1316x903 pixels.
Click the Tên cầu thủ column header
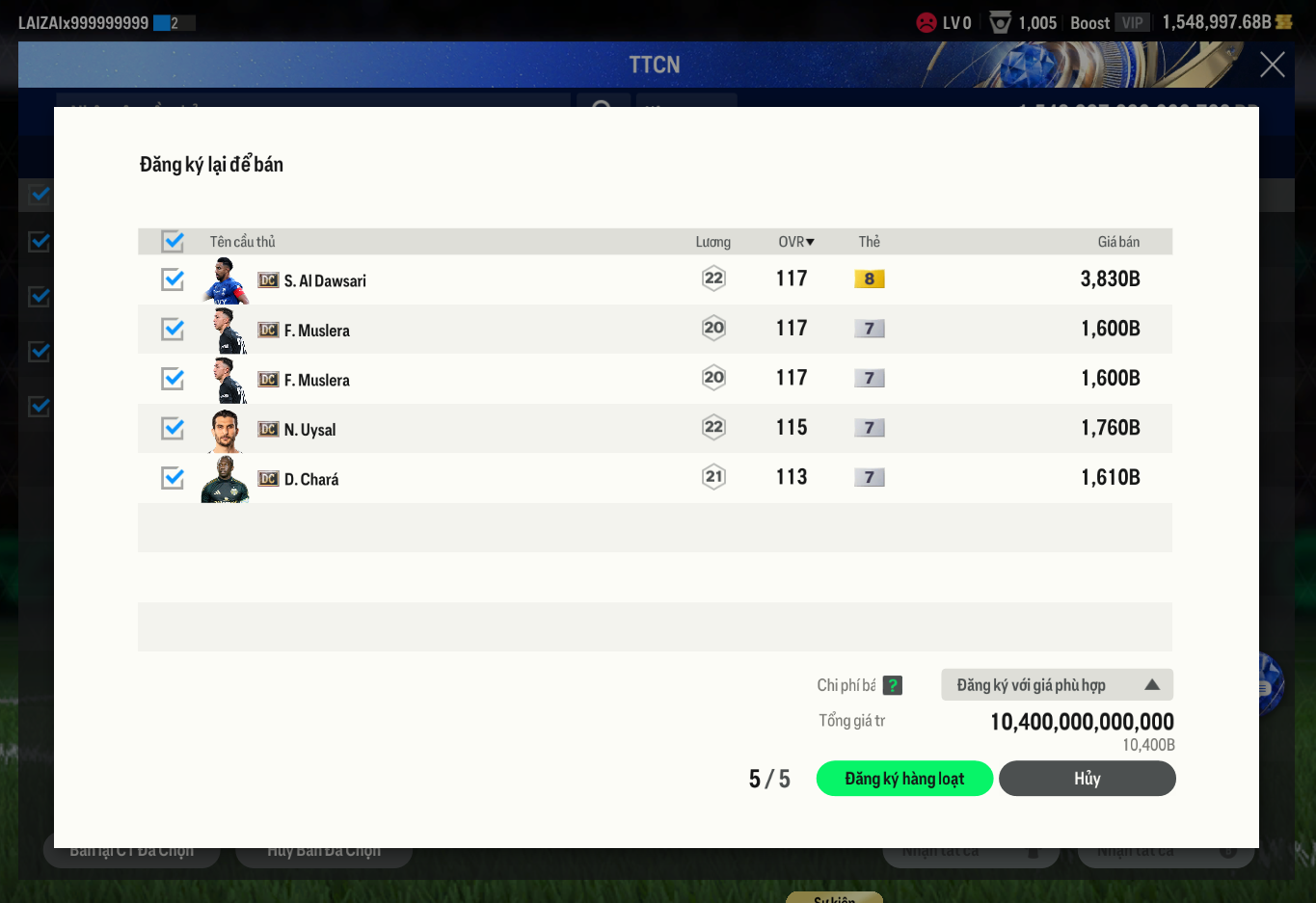(x=243, y=242)
